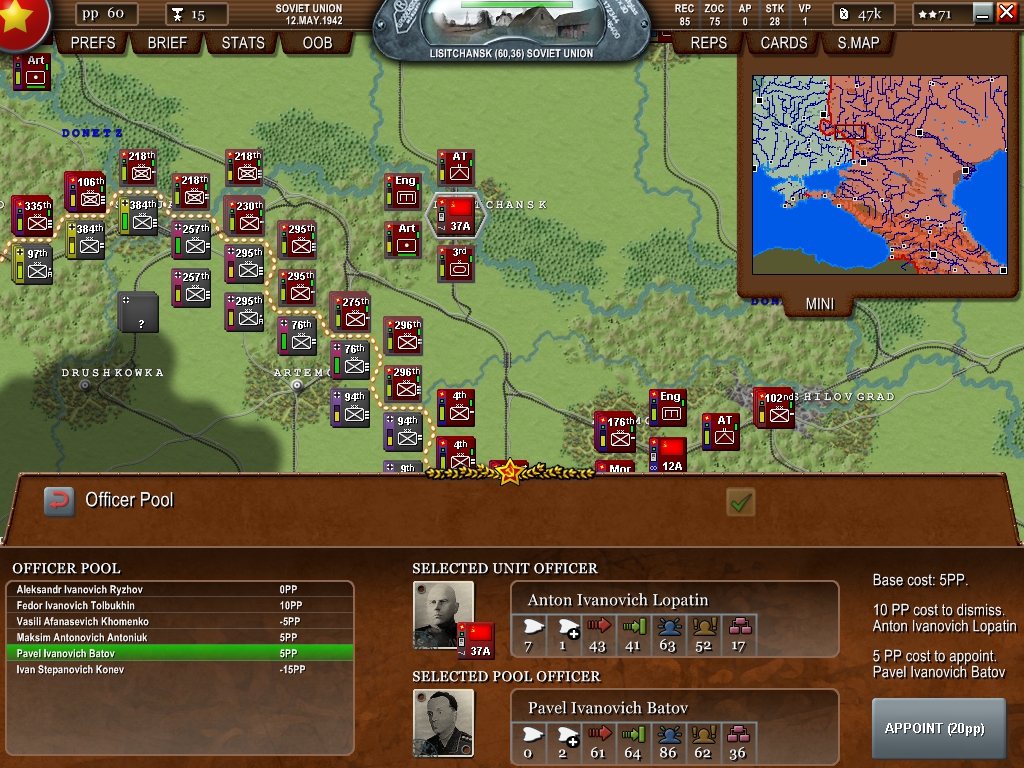Open the REPS tab

pos(709,43)
